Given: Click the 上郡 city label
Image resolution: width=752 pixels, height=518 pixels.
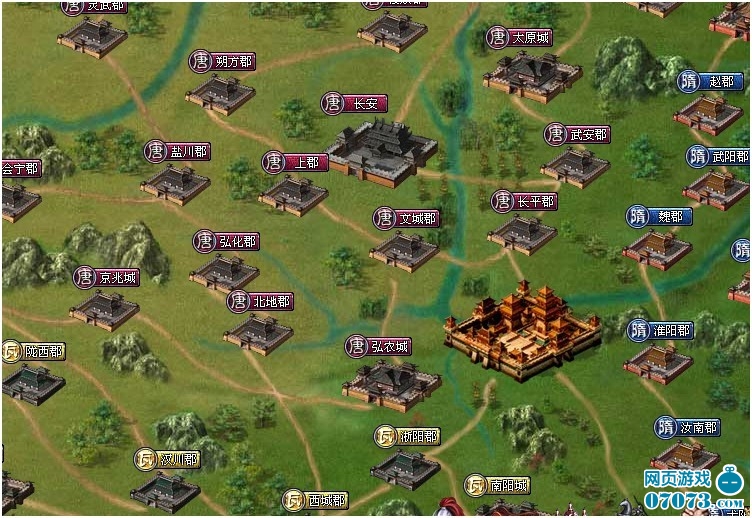Looking at the screenshot, I should click(296, 162).
